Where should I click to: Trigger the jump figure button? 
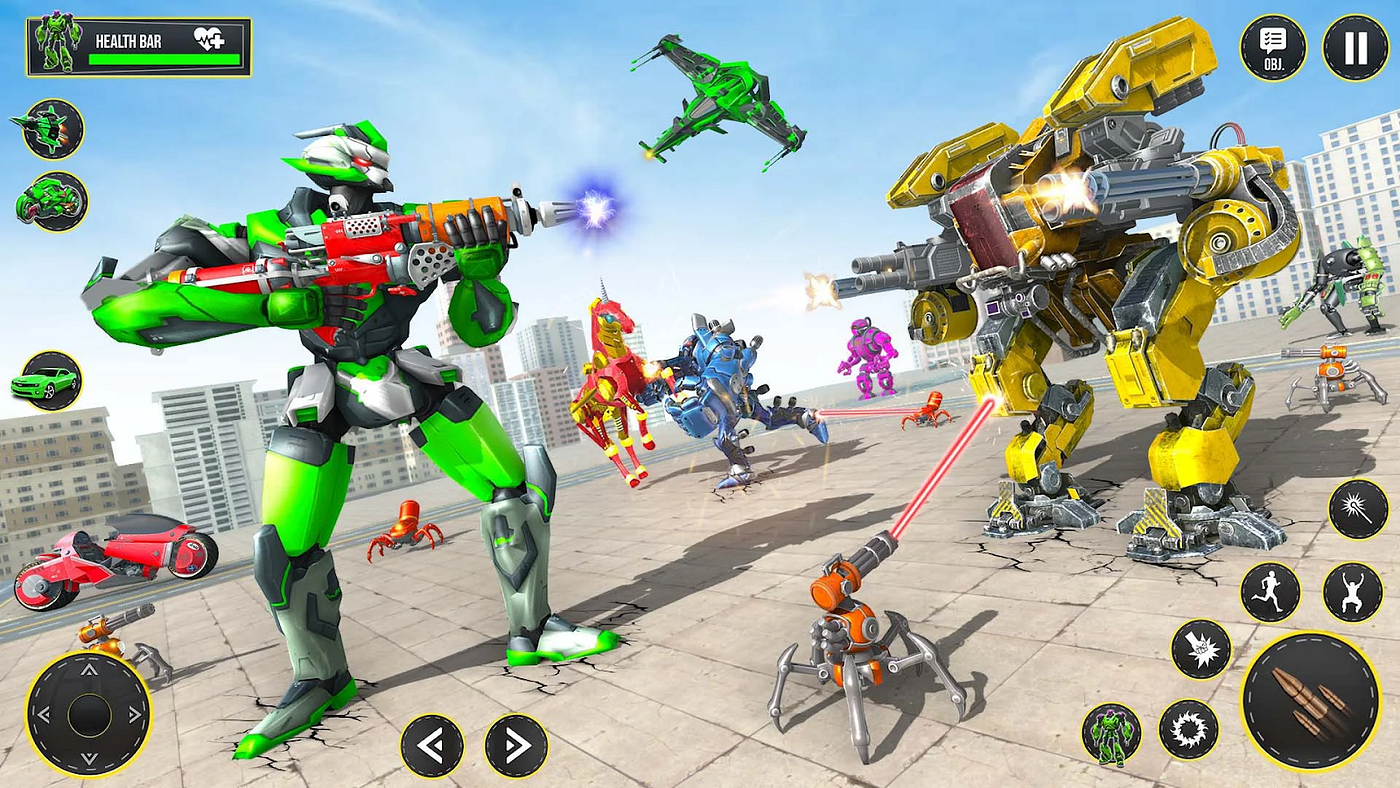[1352, 592]
